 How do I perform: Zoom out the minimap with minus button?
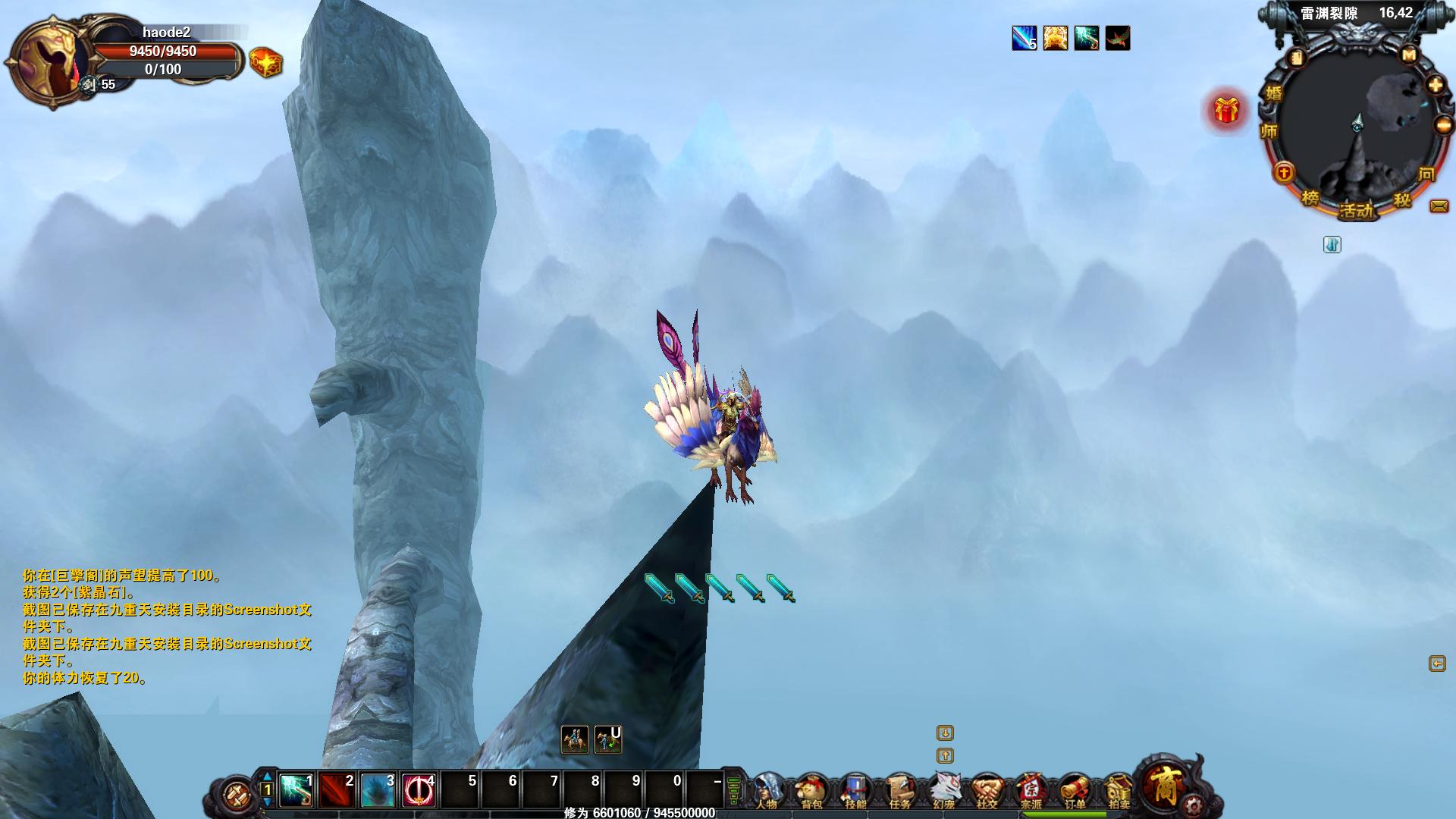(1443, 125)
